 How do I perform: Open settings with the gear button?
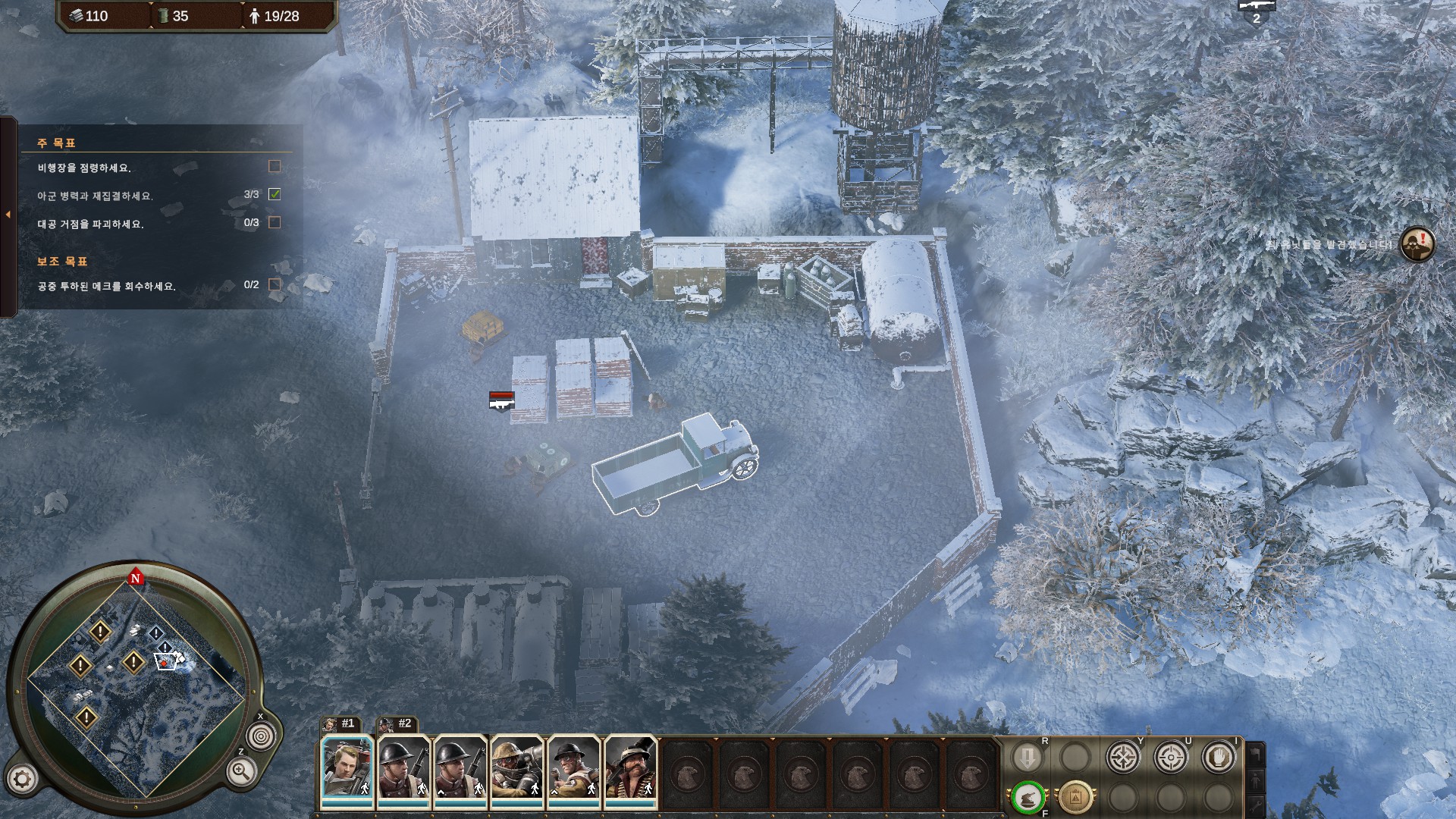pyautogui.click(x=22, y=779)
